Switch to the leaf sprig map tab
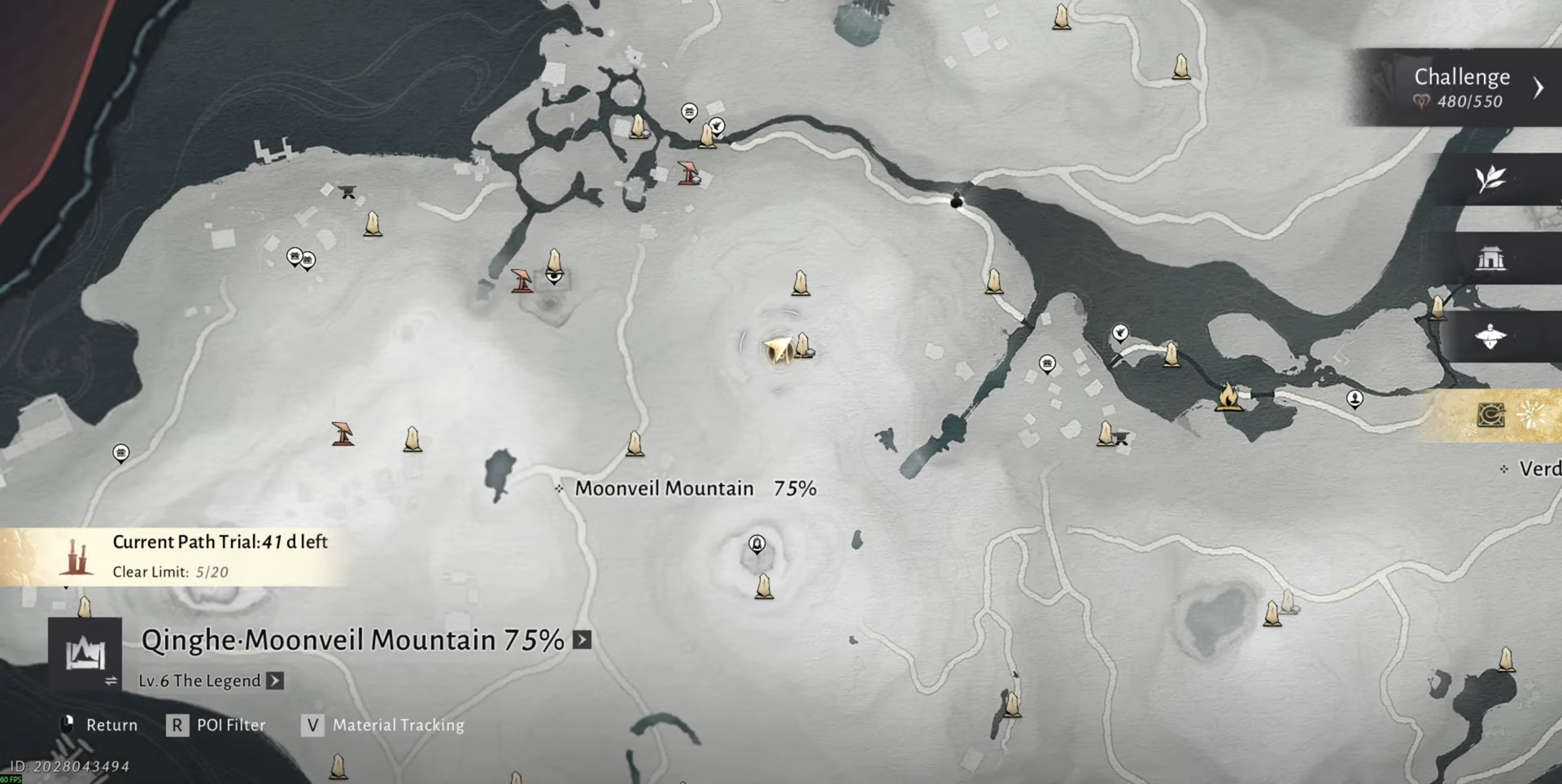The image size is (1562, 784). pyautogui.click(x=1490, y=179)
